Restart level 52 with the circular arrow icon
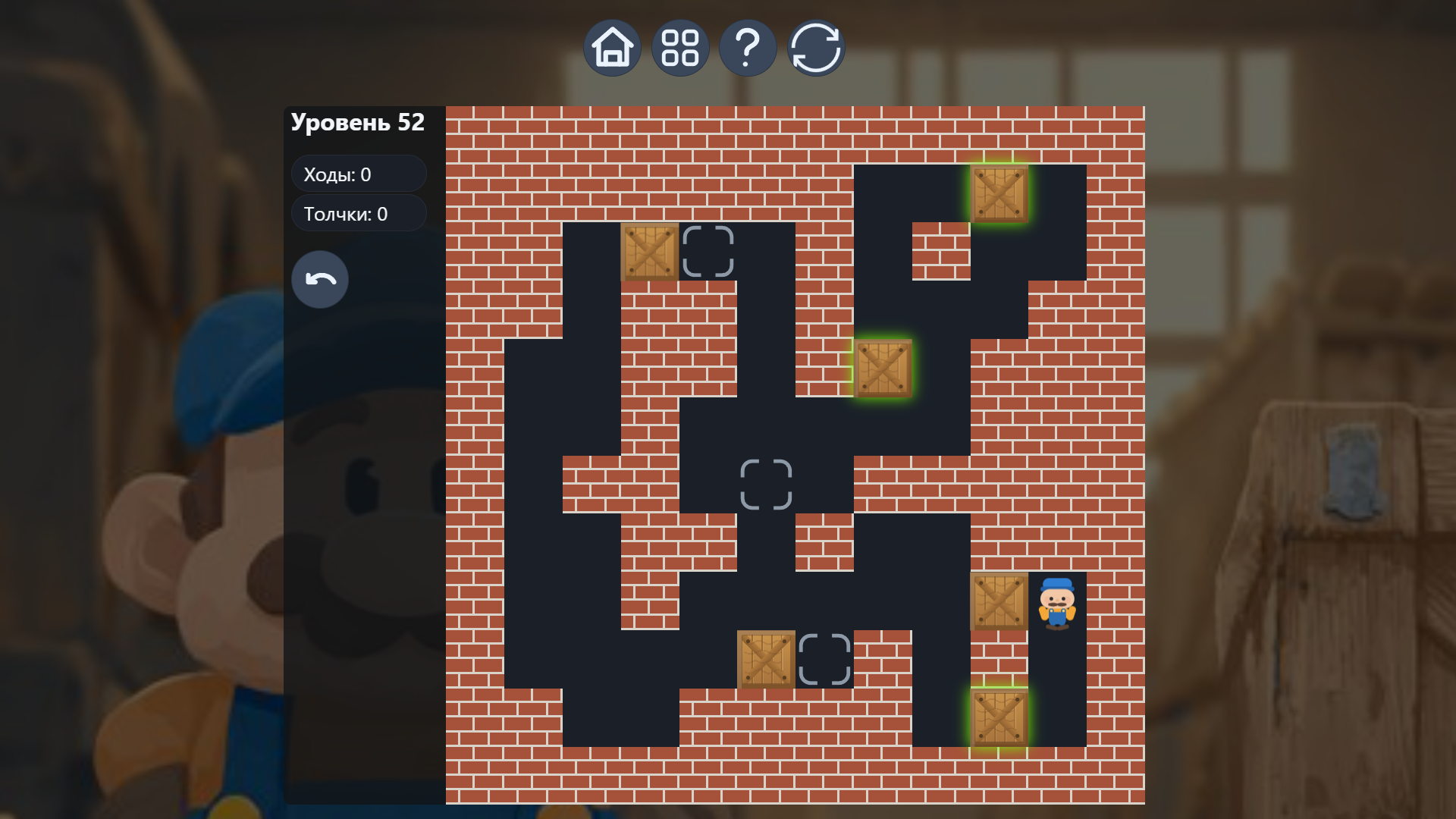 [816, 47]
